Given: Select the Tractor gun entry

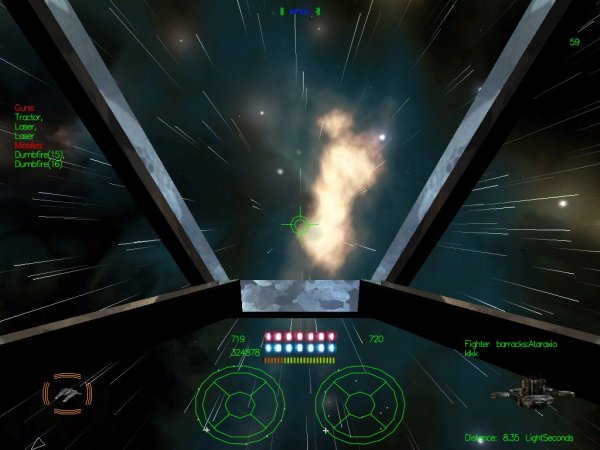Looking at the screenshot, I should [x=30, y=117].
